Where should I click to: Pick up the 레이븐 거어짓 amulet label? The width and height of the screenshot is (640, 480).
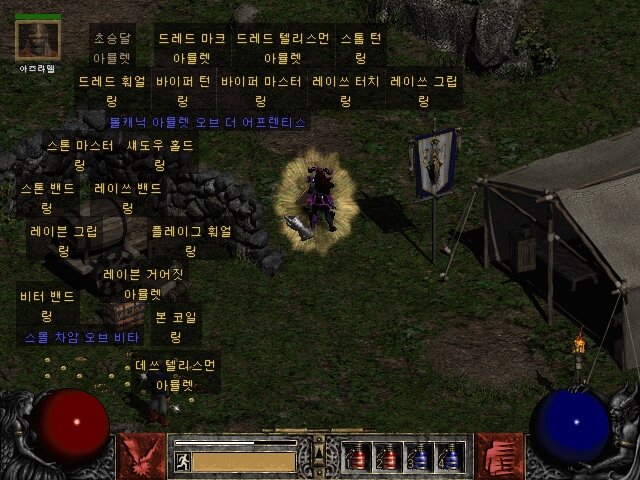(143, 282)
